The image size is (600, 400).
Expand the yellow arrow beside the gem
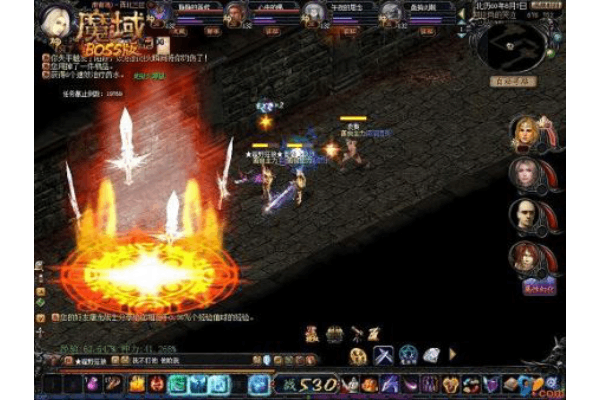pyautogui.click(x=452, y=354)
